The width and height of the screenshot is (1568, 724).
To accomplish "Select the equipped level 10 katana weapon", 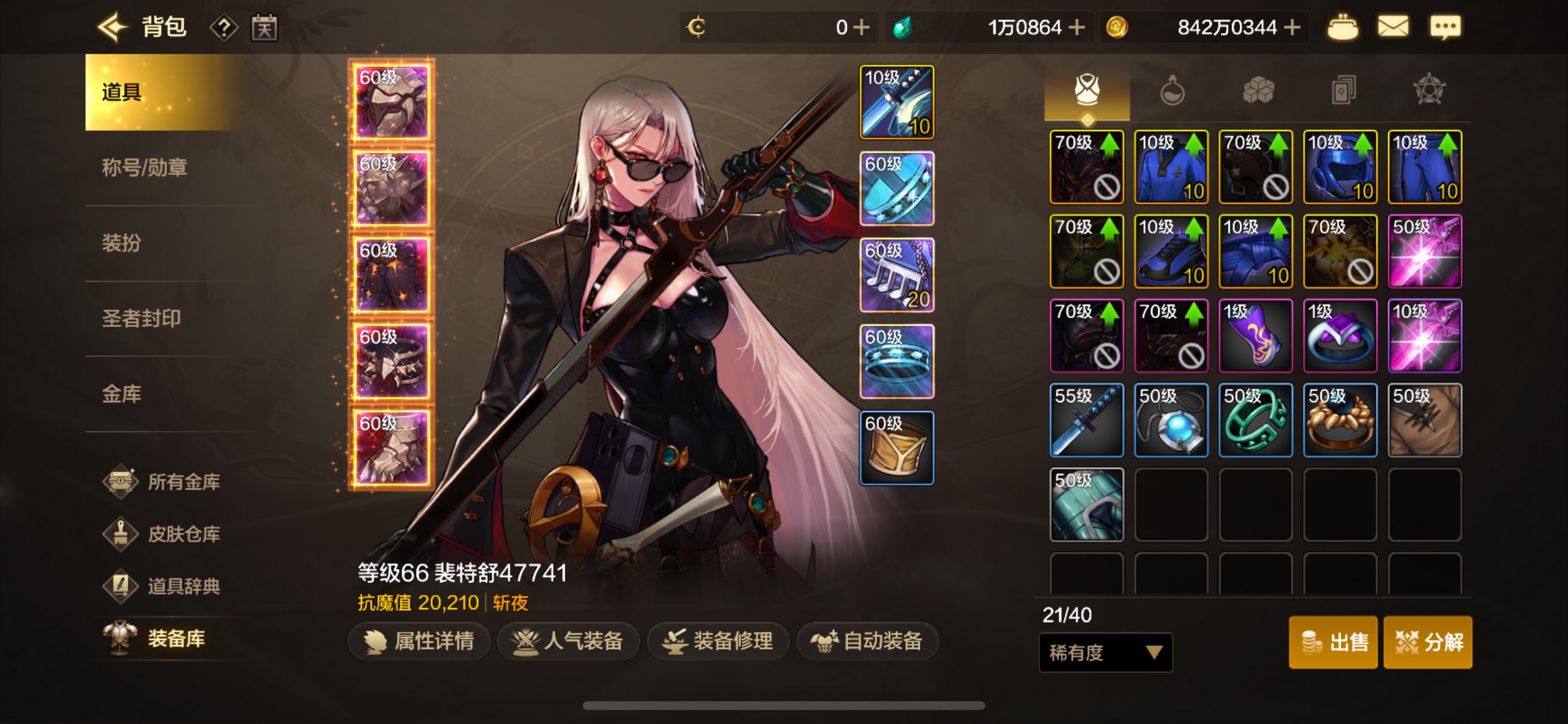I will click(897, 102).
